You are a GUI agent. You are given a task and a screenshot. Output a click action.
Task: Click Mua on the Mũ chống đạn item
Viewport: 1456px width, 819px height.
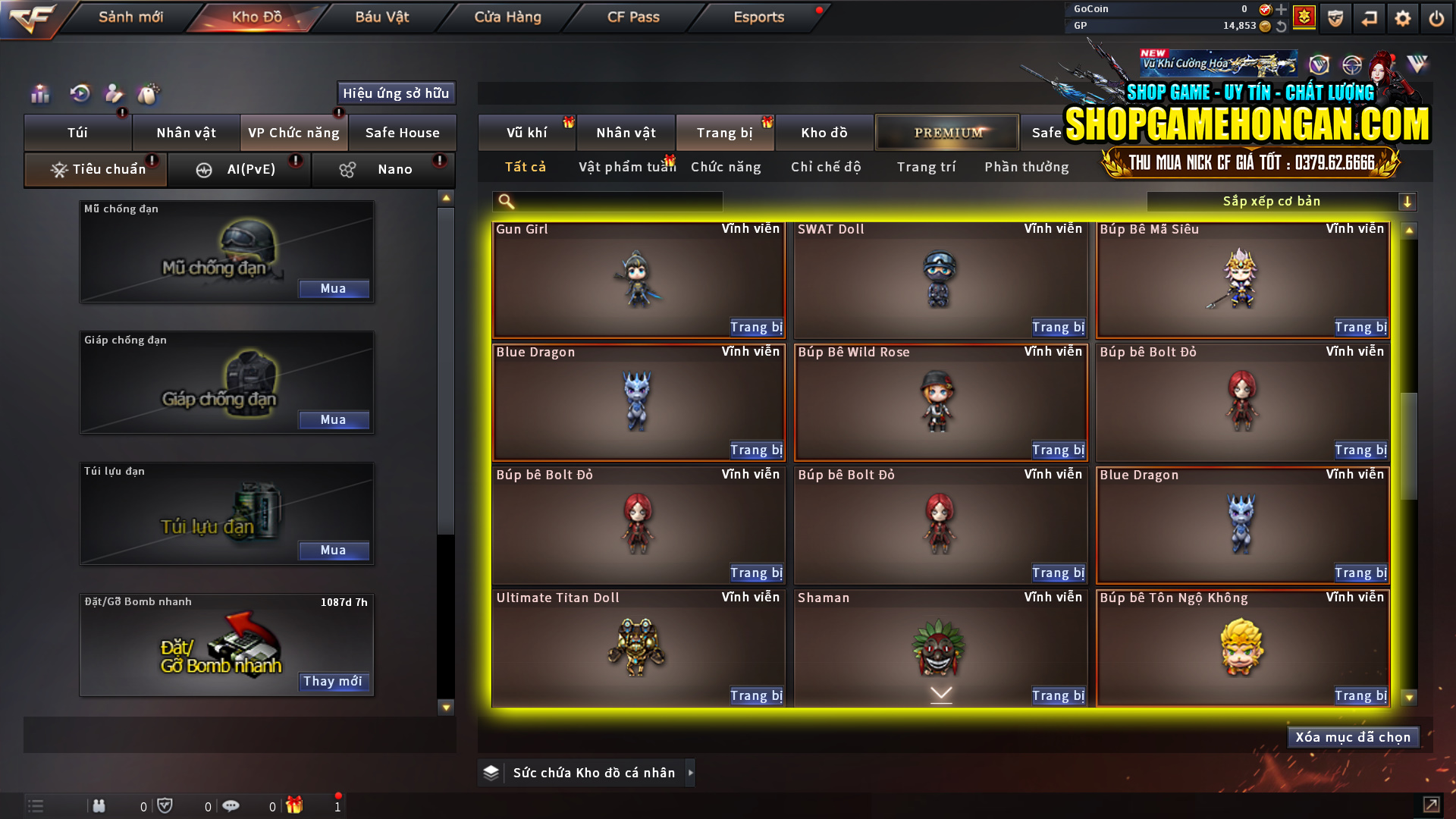pos(334,289)
